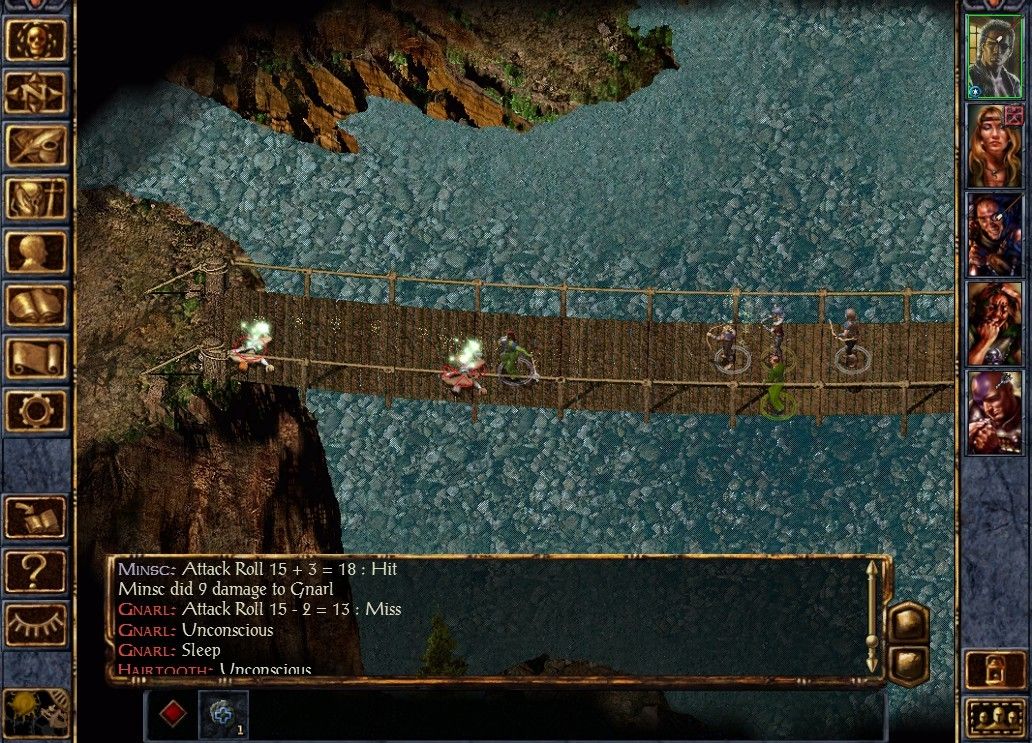Open the priest scroll
1032x743 pixels.
coord(37,358)
